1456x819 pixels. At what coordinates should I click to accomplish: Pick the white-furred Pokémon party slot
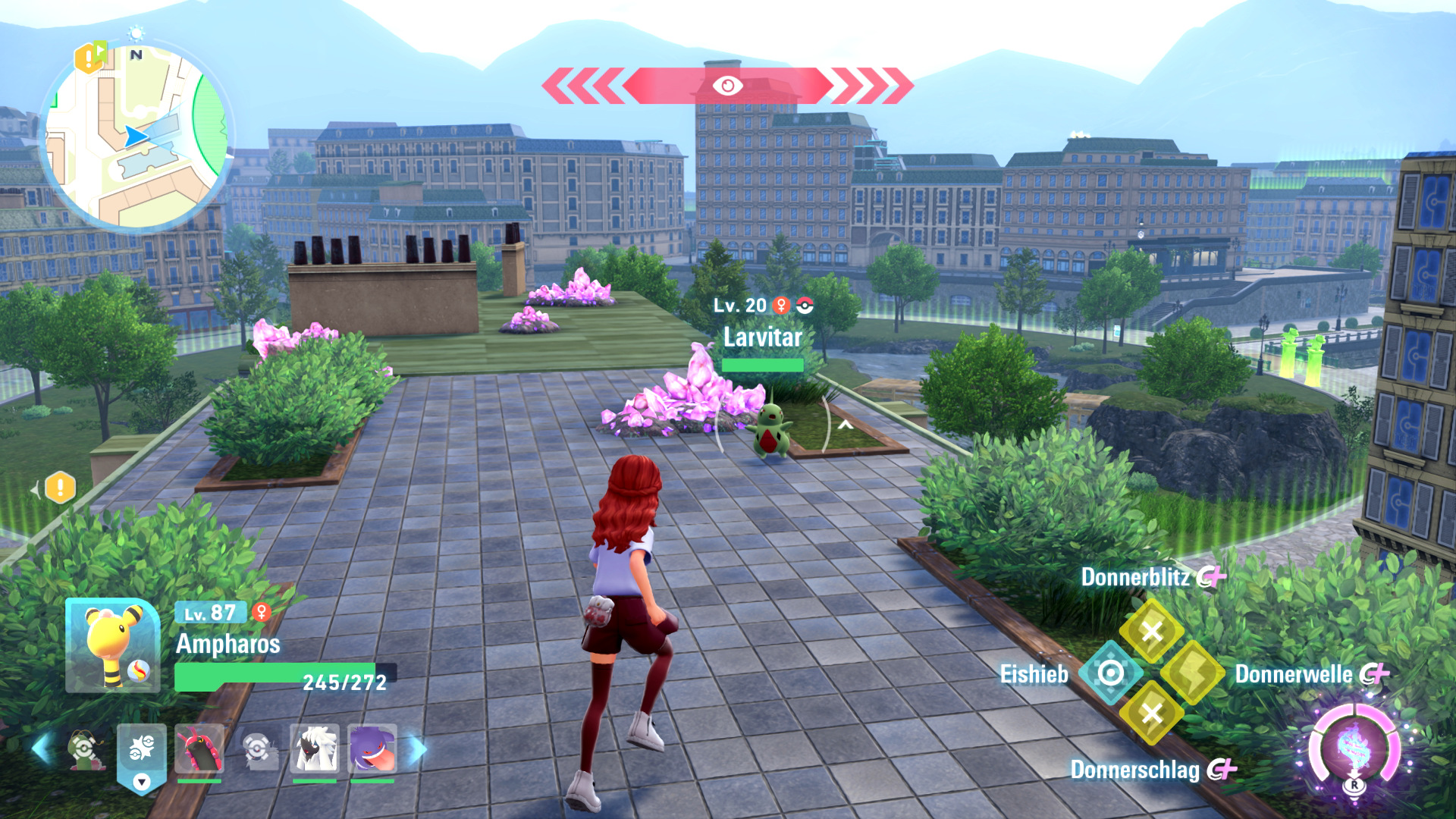click(x=314, y=748)
